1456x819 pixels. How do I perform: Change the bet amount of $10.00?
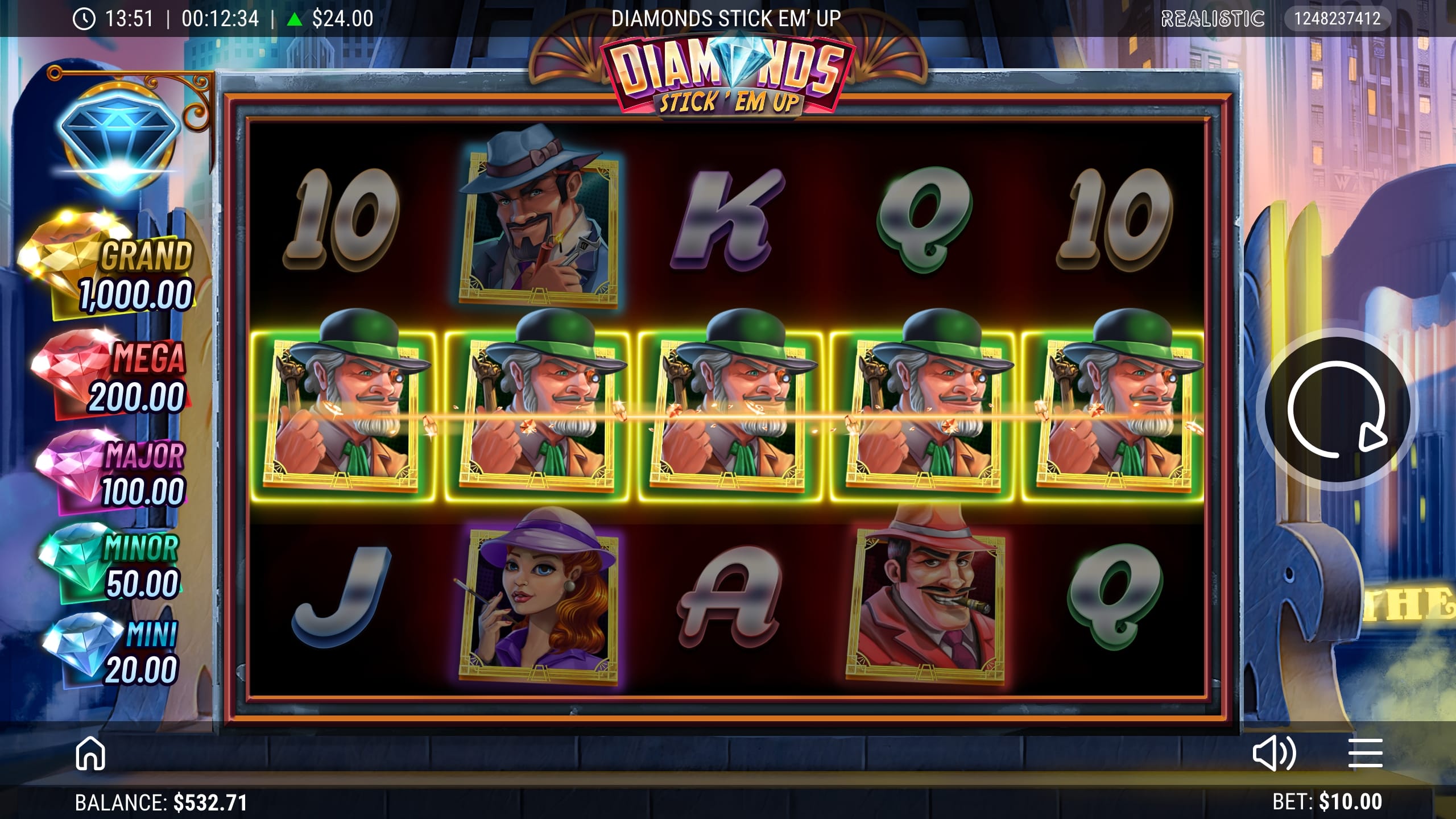tap(1327, 802)
